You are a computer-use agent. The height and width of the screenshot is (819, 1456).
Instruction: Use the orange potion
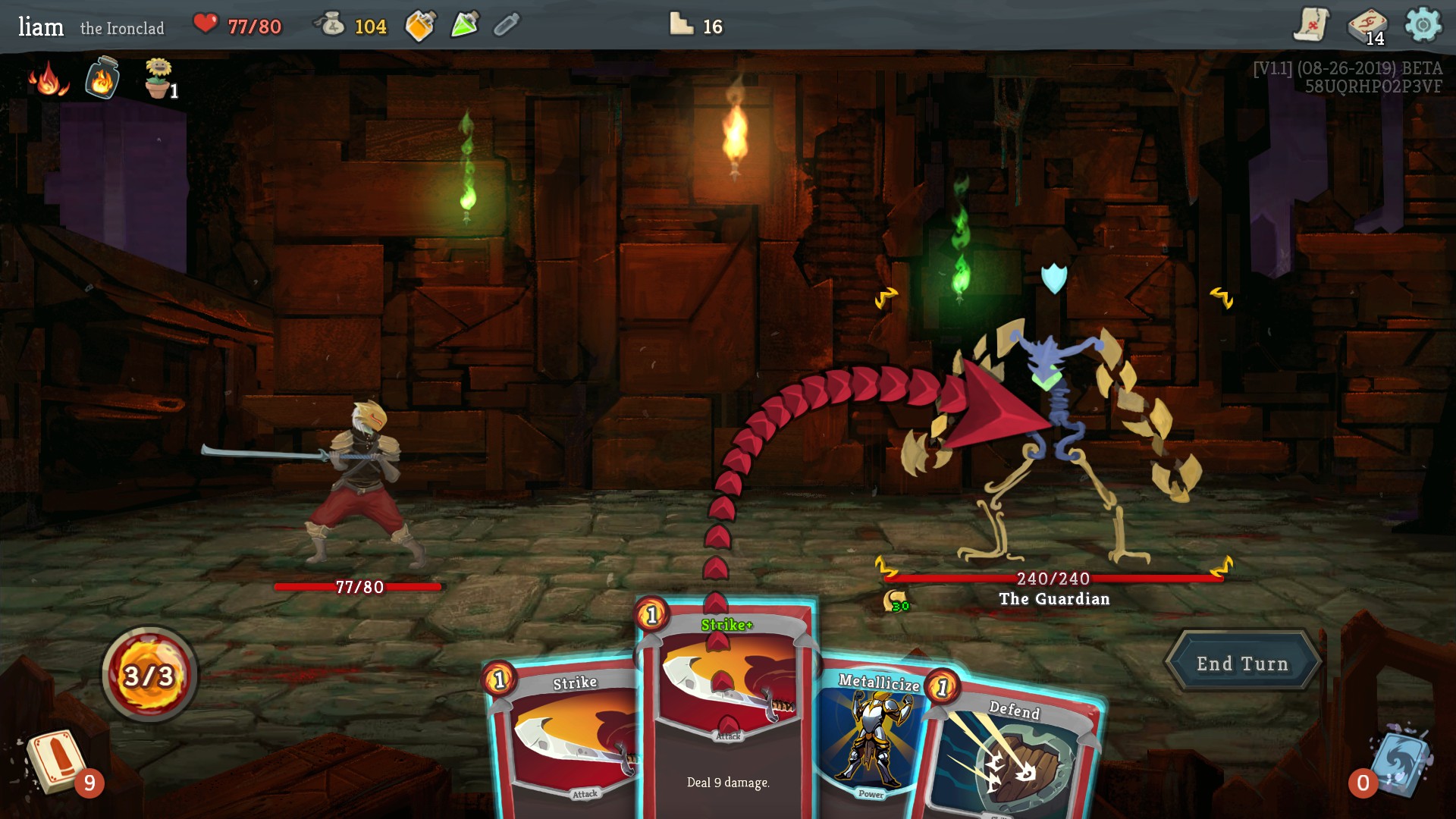tap(420, 26)
